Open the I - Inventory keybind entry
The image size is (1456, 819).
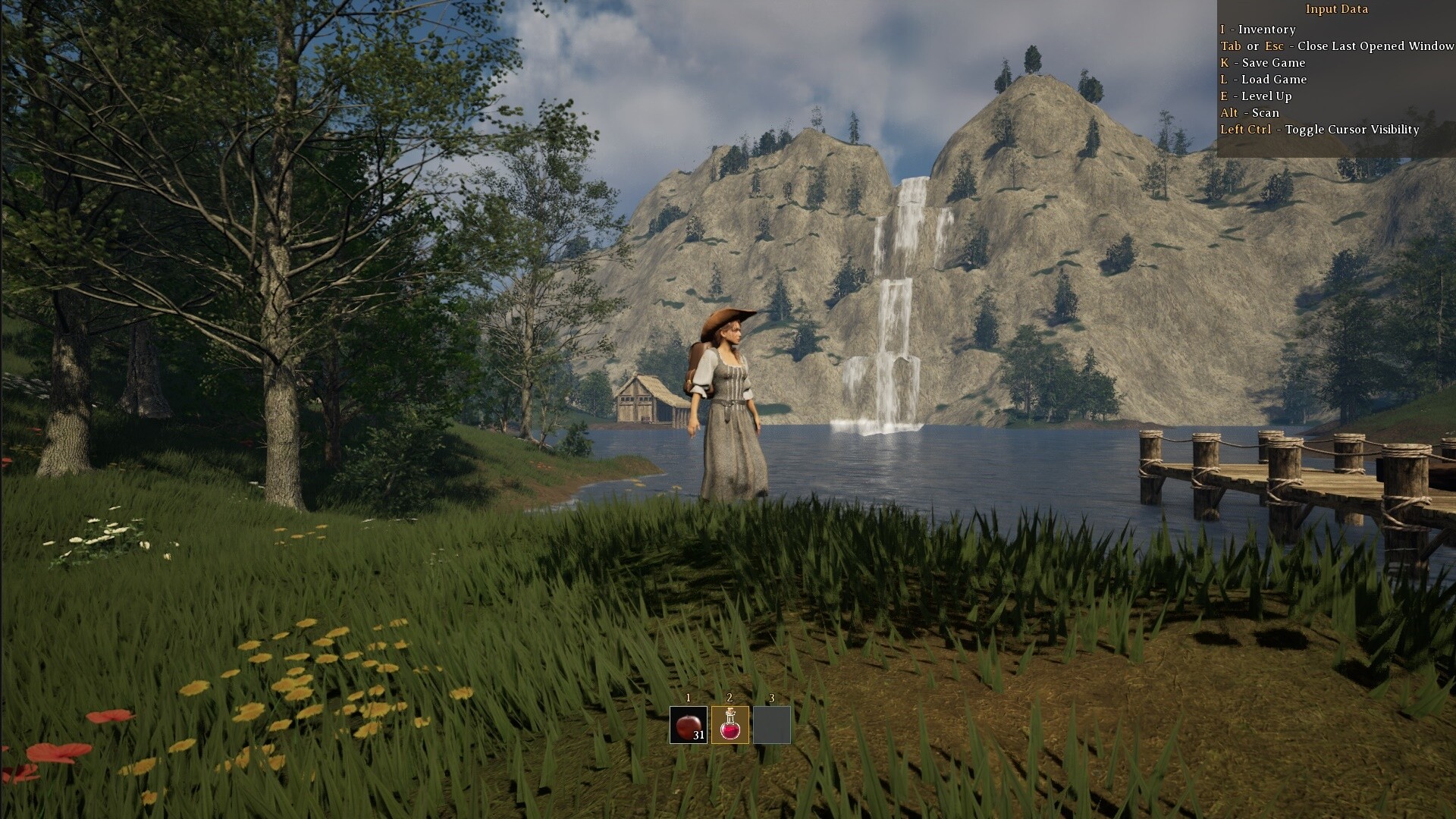(x=1259, y=30)
